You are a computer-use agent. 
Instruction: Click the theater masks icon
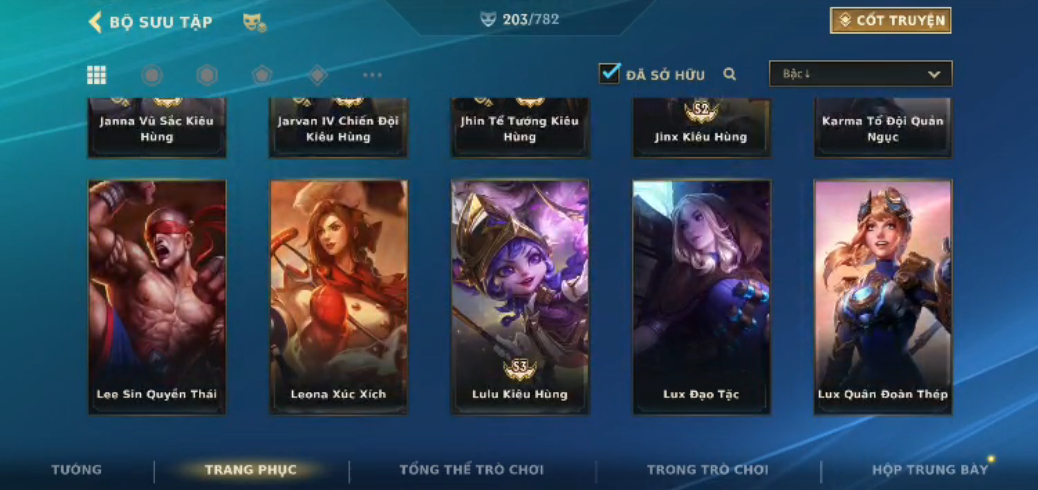click(x=254, y=22)
